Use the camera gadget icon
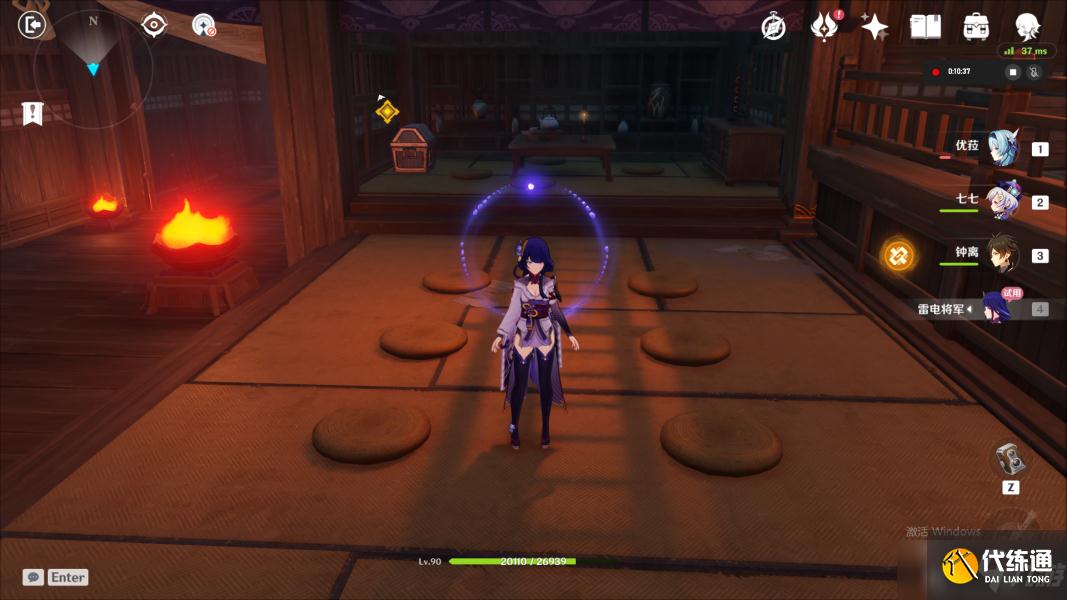 1010,459
